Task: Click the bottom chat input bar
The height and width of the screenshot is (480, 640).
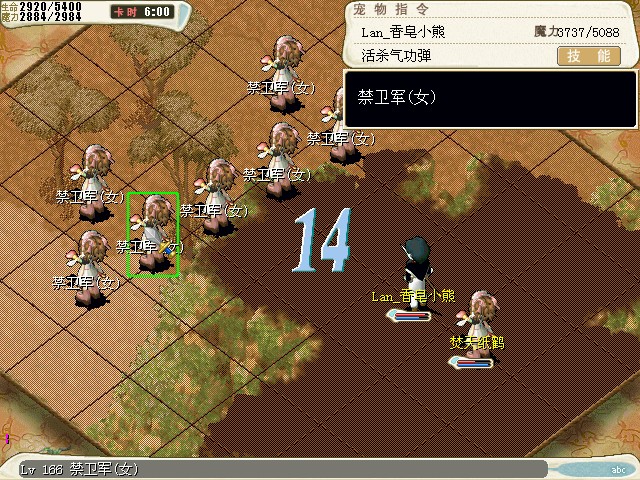Action: pyautogui.click(x=300, y=469)
